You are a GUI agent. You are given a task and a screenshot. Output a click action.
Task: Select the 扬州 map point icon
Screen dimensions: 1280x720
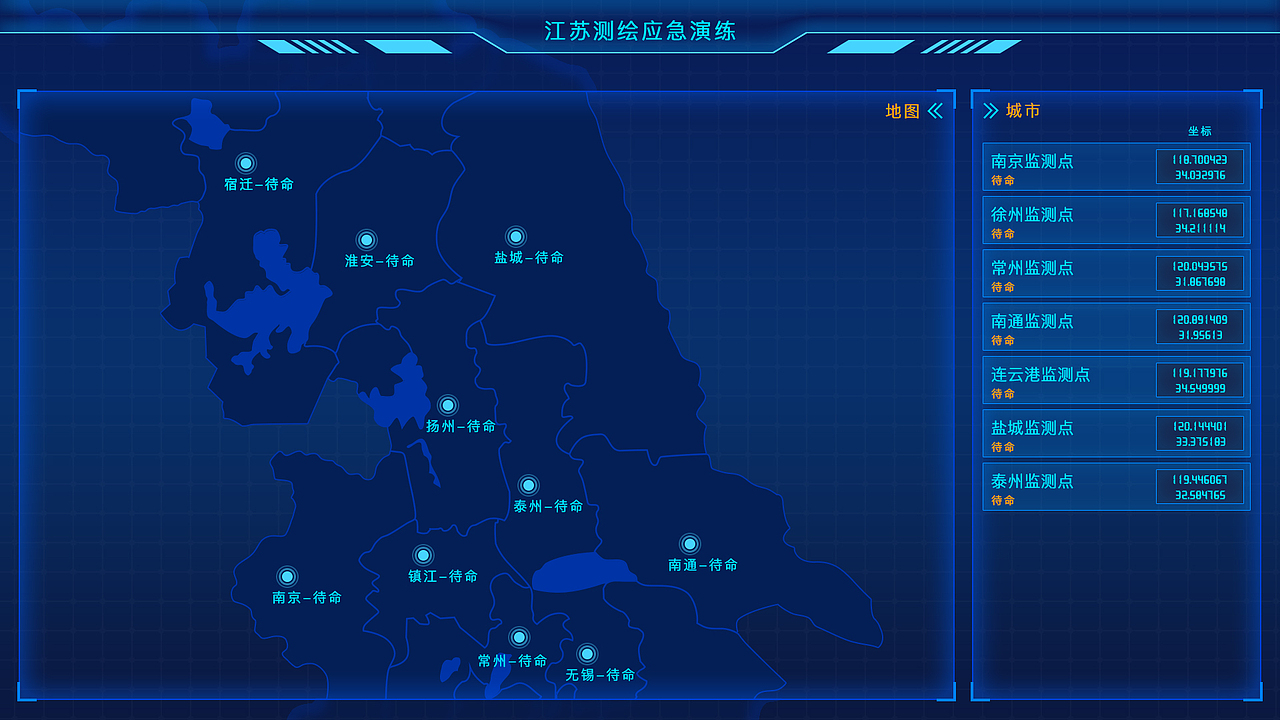click(448, 405)
